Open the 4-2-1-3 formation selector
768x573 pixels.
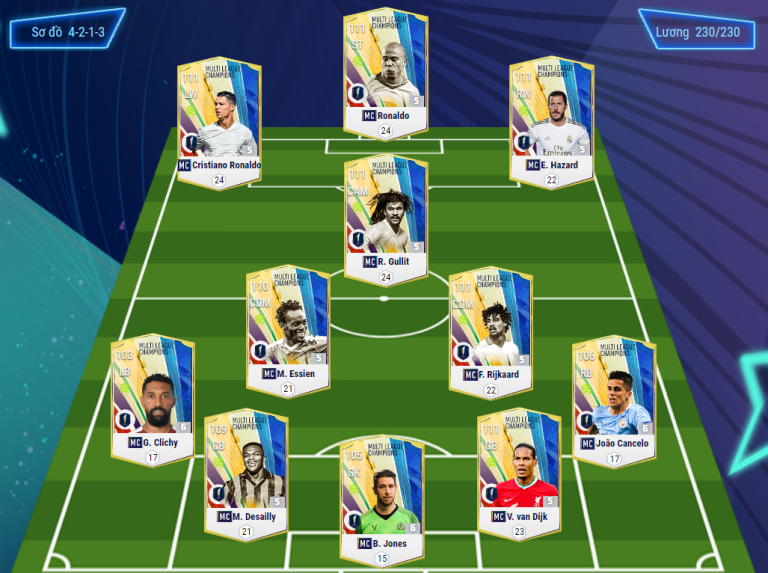tap(68, 32)
